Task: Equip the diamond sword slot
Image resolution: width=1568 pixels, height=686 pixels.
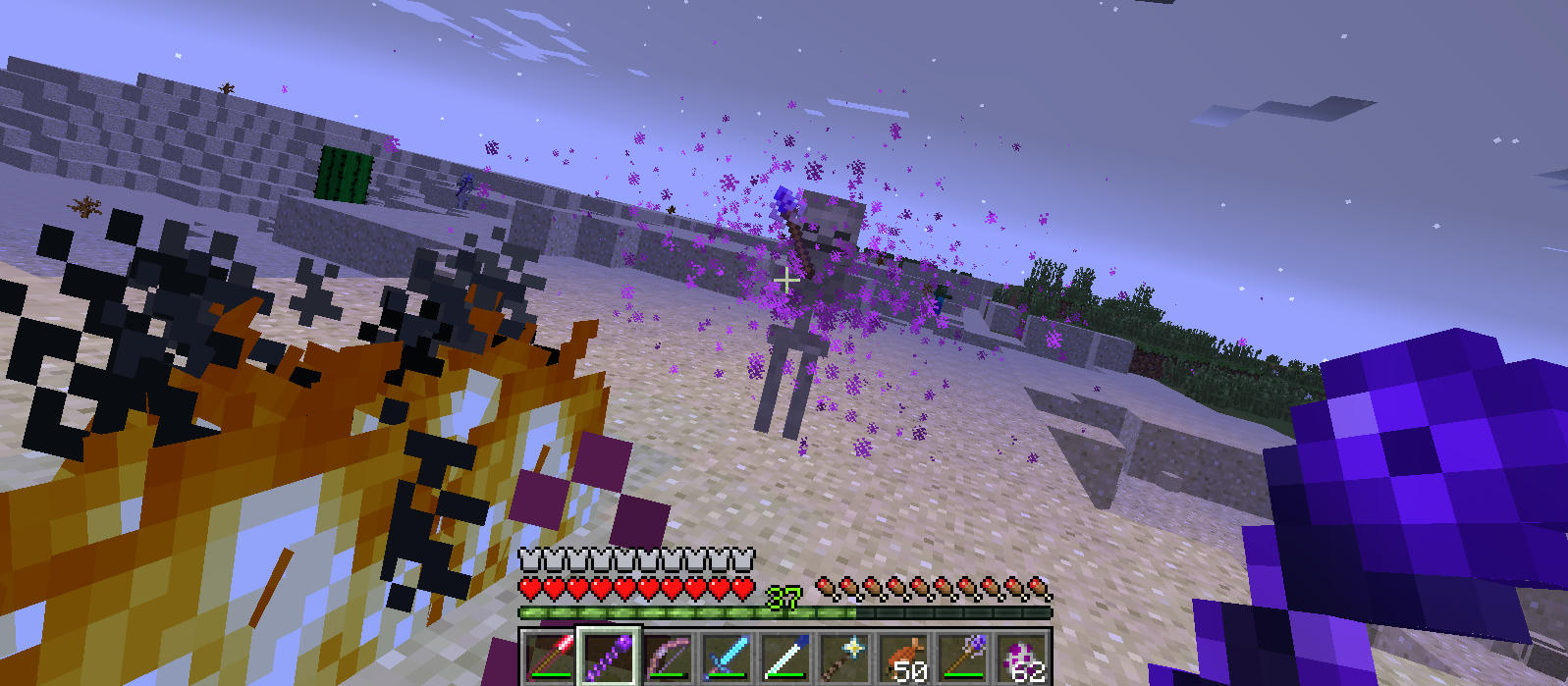Action: coord(727,657)
